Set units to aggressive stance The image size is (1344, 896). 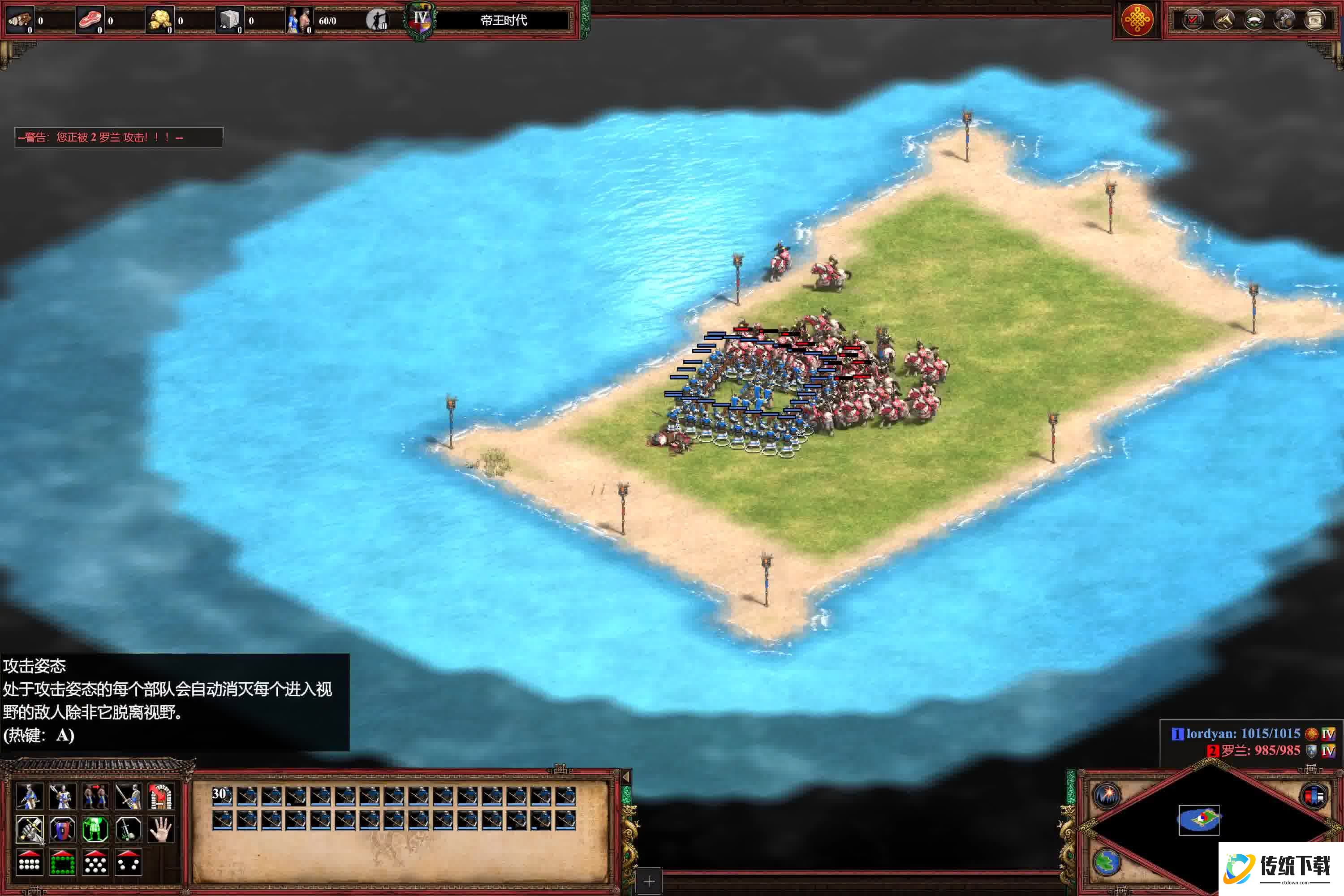tap(29, 829)
